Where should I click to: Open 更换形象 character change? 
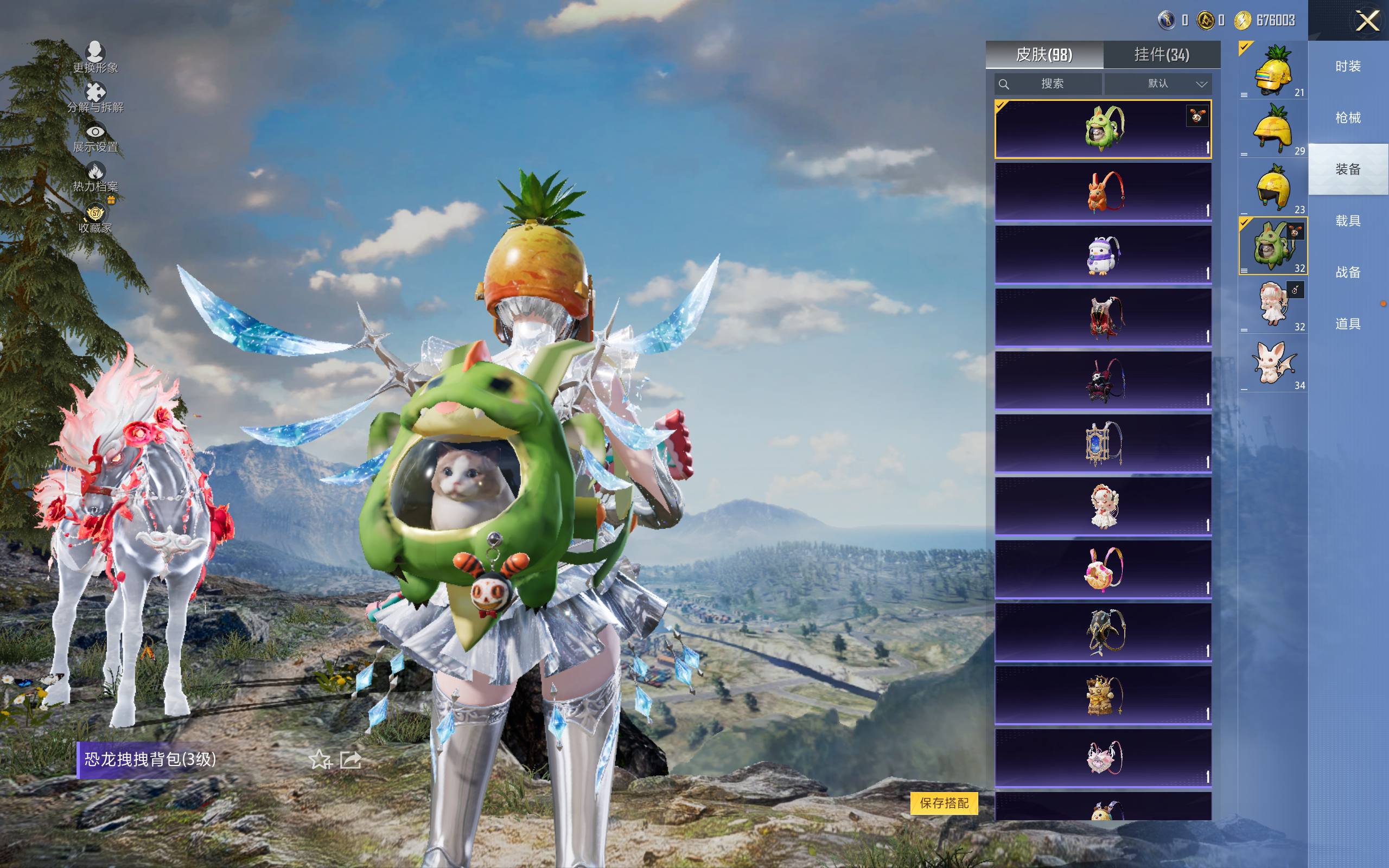pyautogui.click(x=95, y=58)
